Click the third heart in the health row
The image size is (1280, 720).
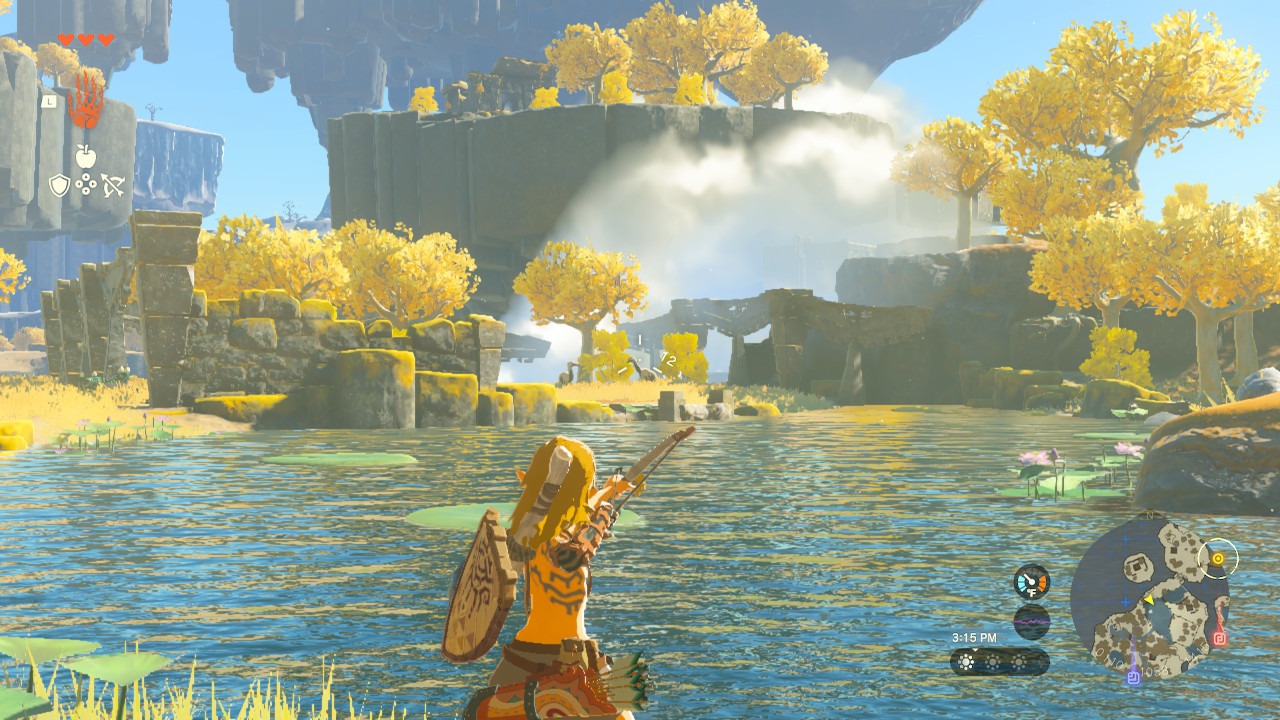pyautogui.click(x=105, y=39)
